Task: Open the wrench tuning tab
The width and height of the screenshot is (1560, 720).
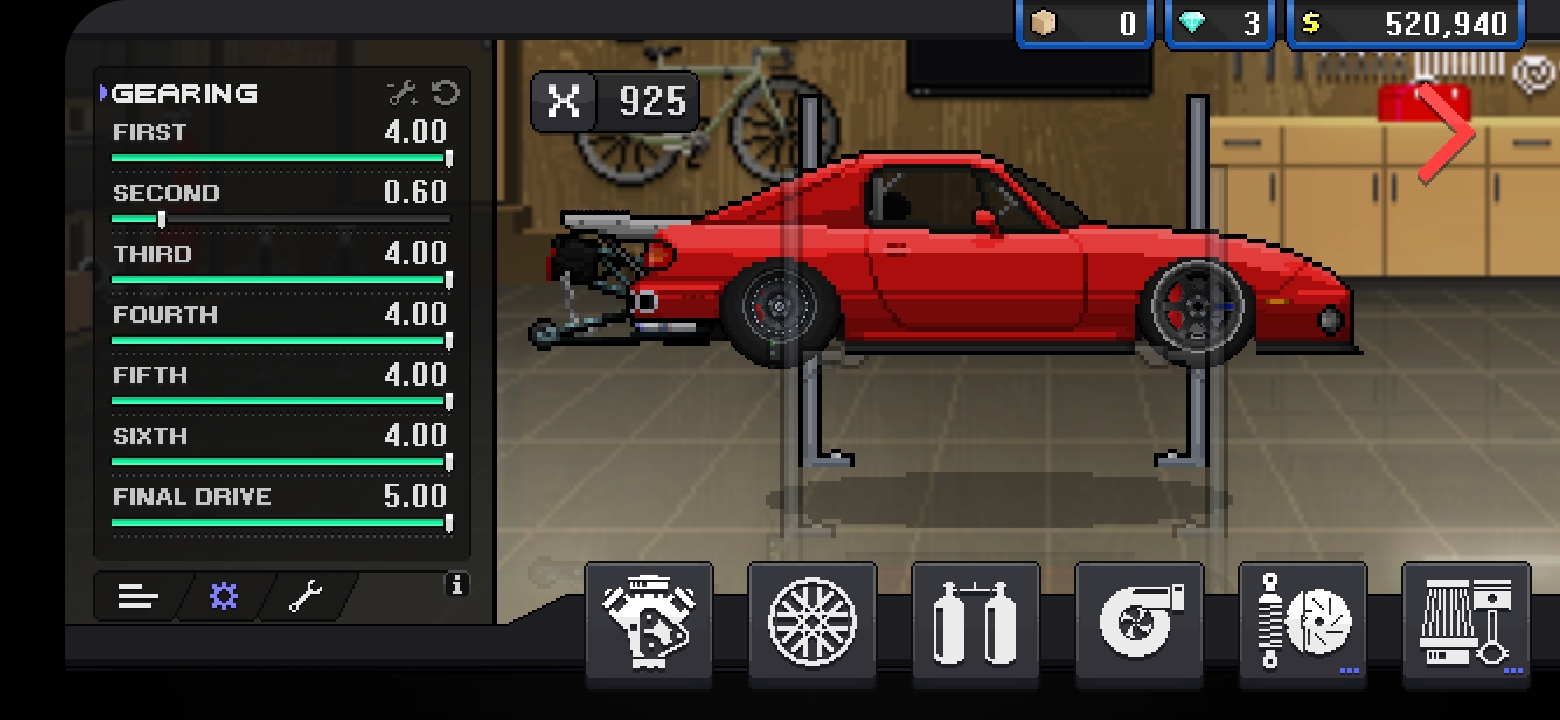Action: [x=307, y=597]
